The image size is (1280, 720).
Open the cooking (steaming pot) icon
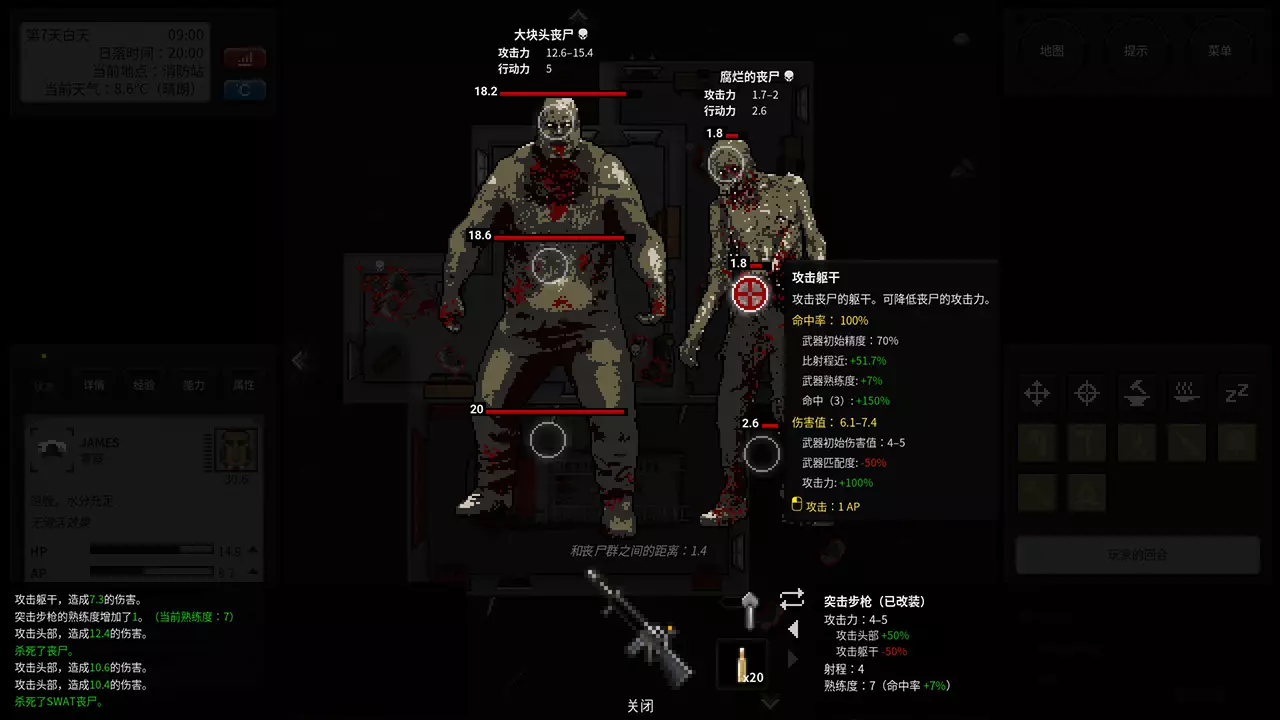tap(1186, 393)
